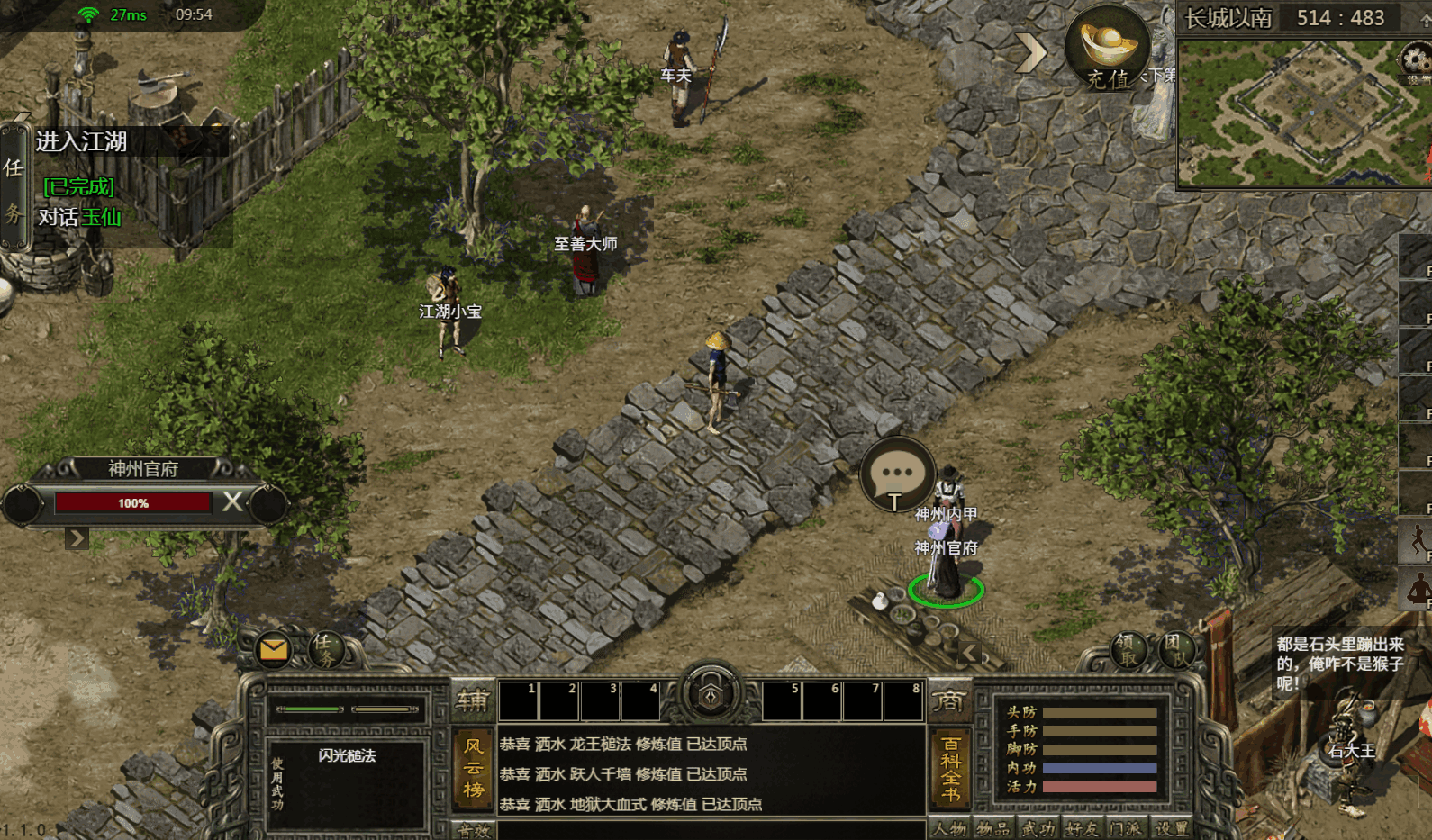Screen dimensions: 1432x840
Task: Select the 玉仙 link in the quest tracker
Action: (x=102, y=217)
